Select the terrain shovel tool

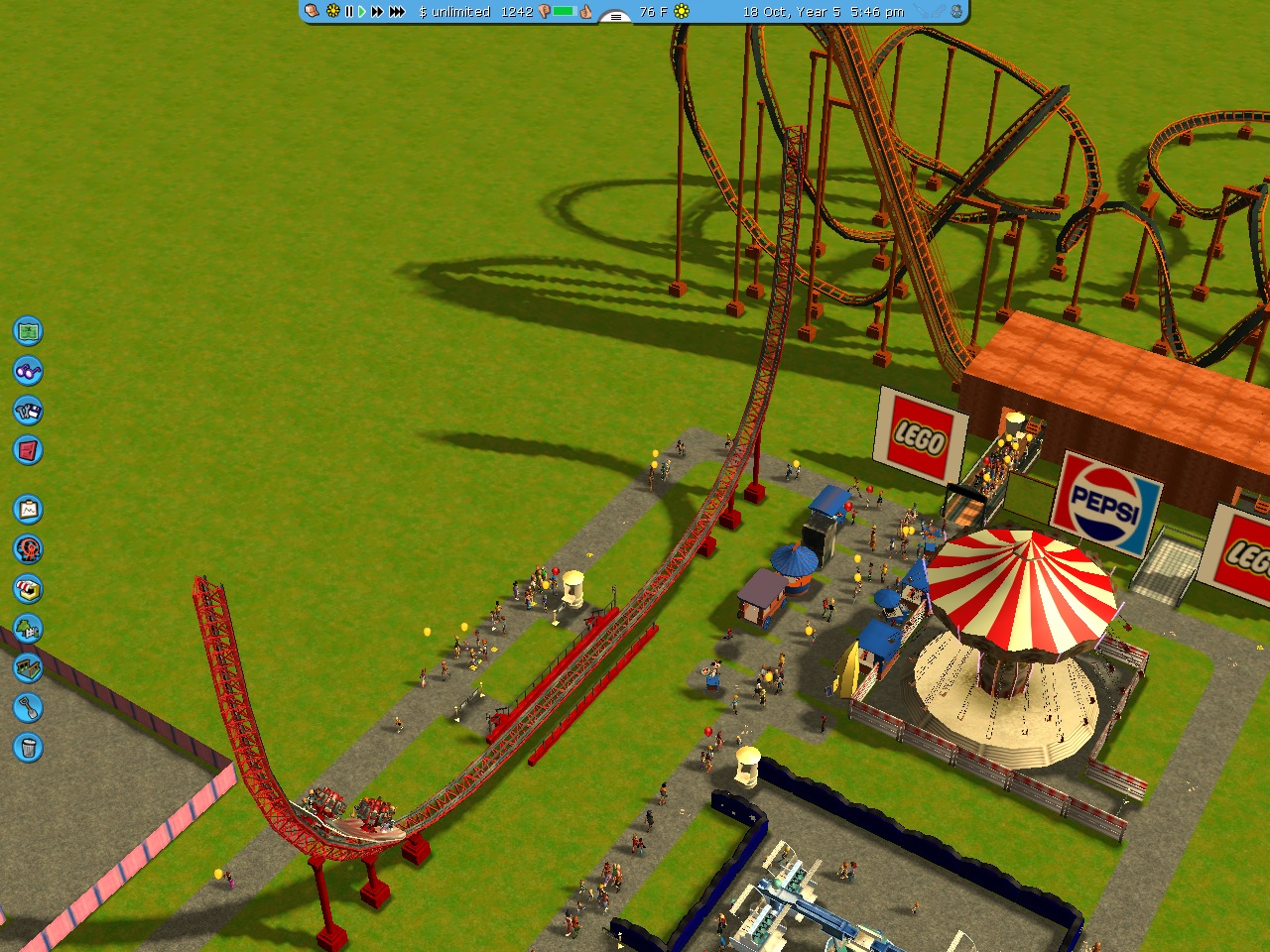[28, 708]
